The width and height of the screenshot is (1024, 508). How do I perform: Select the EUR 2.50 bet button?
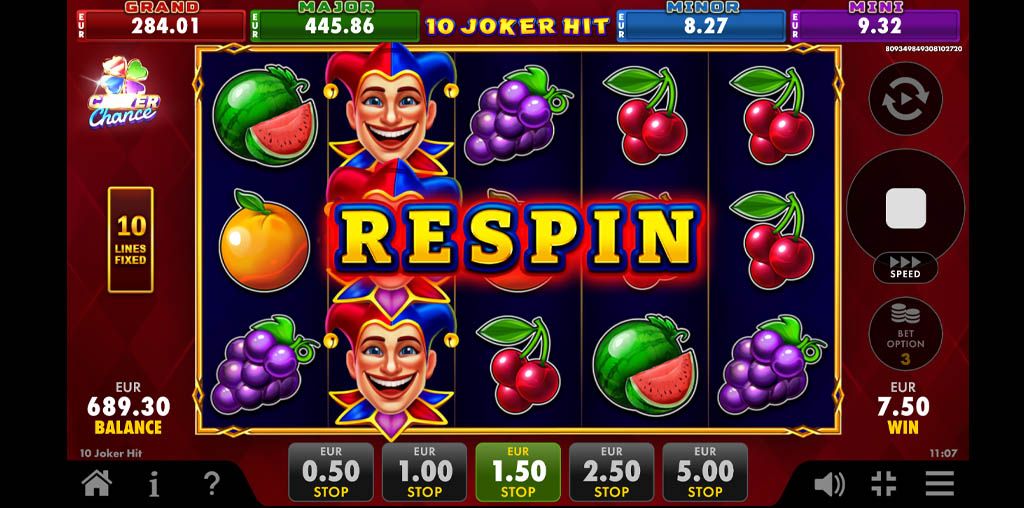[611, 472]
